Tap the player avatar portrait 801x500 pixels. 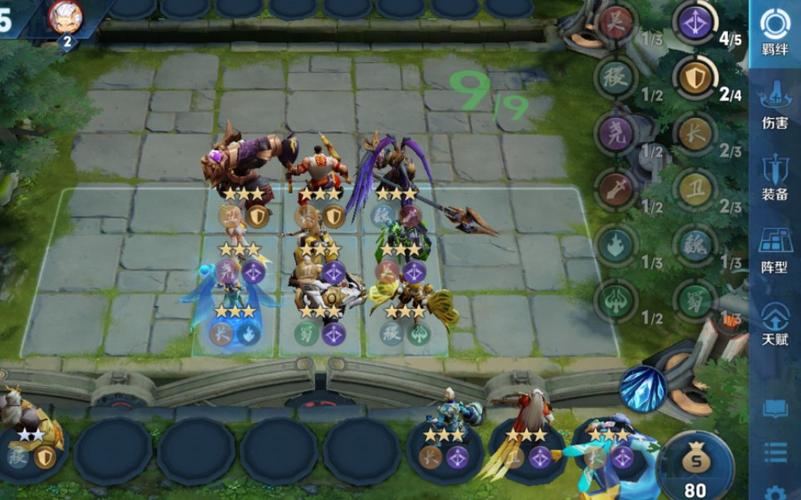65,17
